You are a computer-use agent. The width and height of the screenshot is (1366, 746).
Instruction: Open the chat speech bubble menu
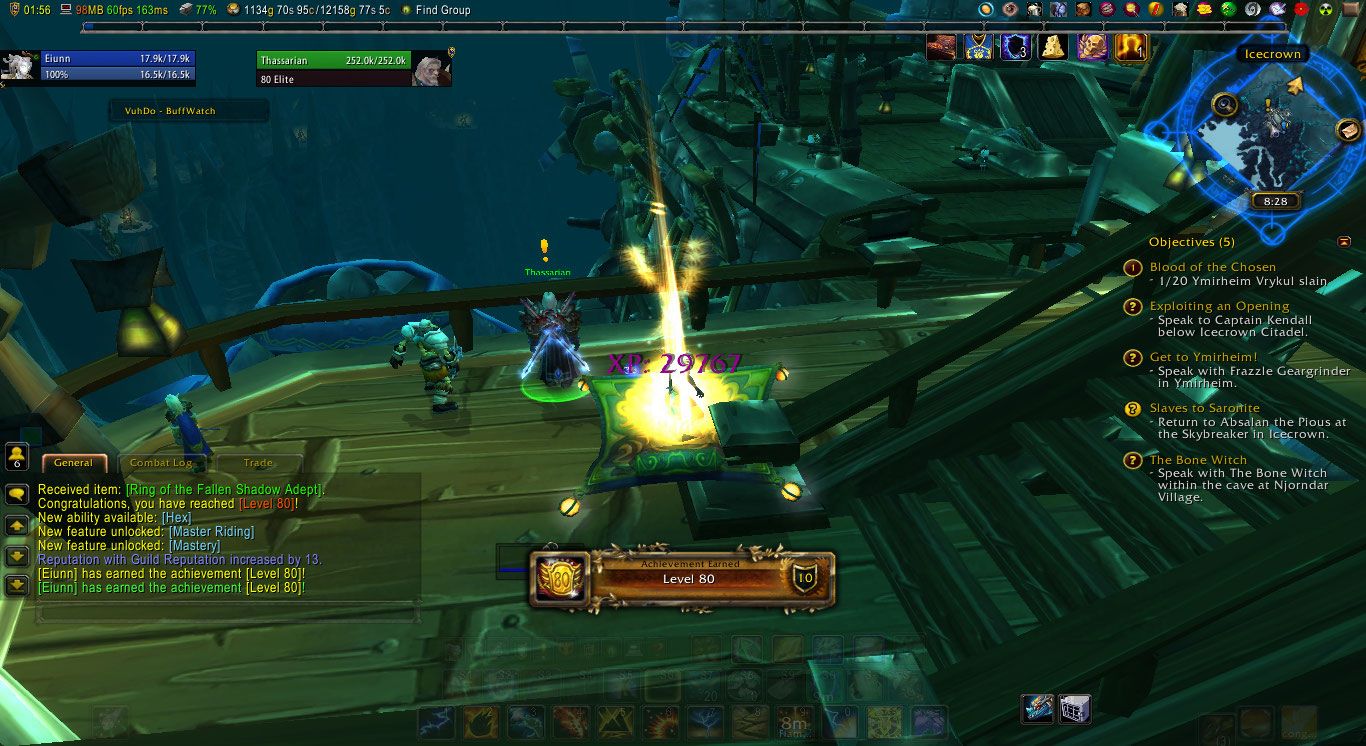click(17, 494)
